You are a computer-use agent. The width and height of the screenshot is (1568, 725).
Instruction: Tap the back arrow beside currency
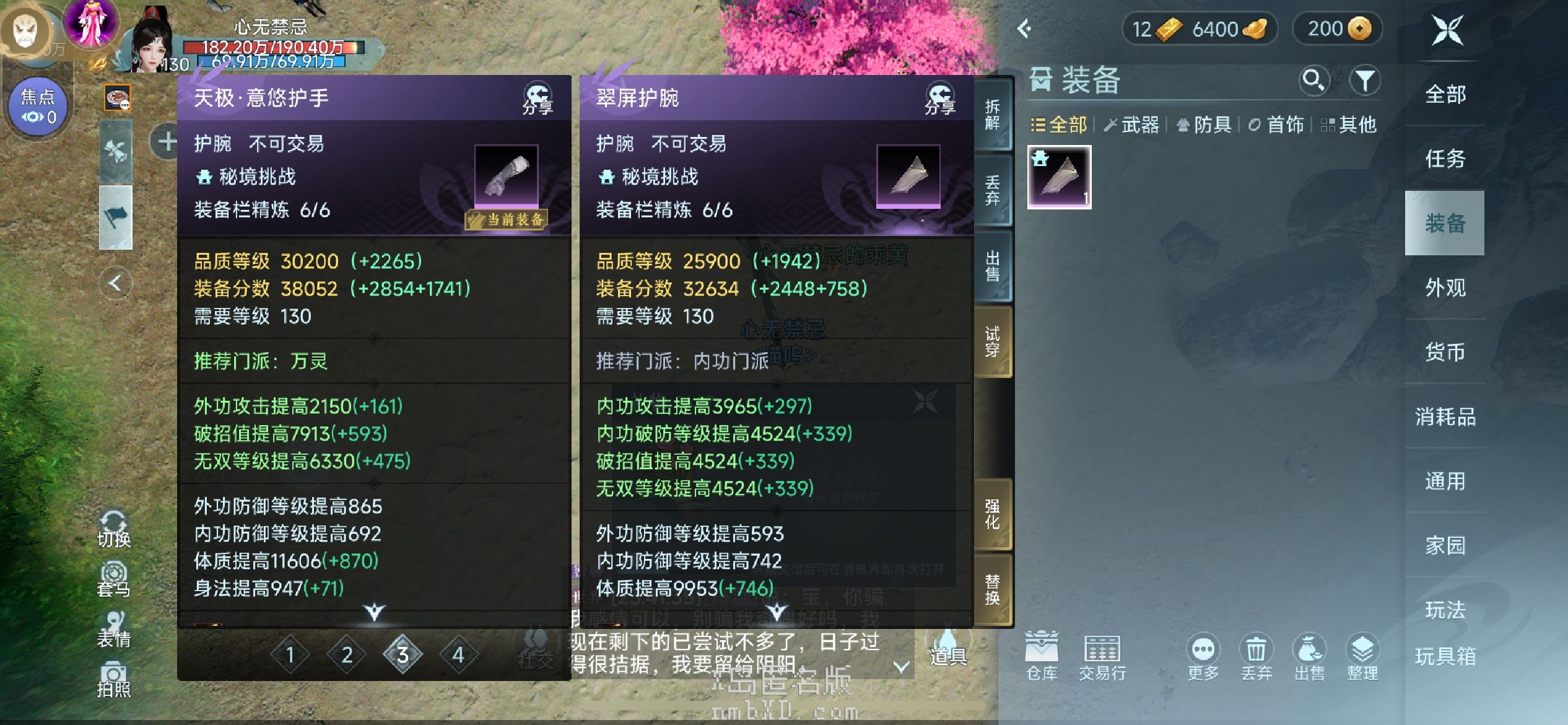(1025, 29)
